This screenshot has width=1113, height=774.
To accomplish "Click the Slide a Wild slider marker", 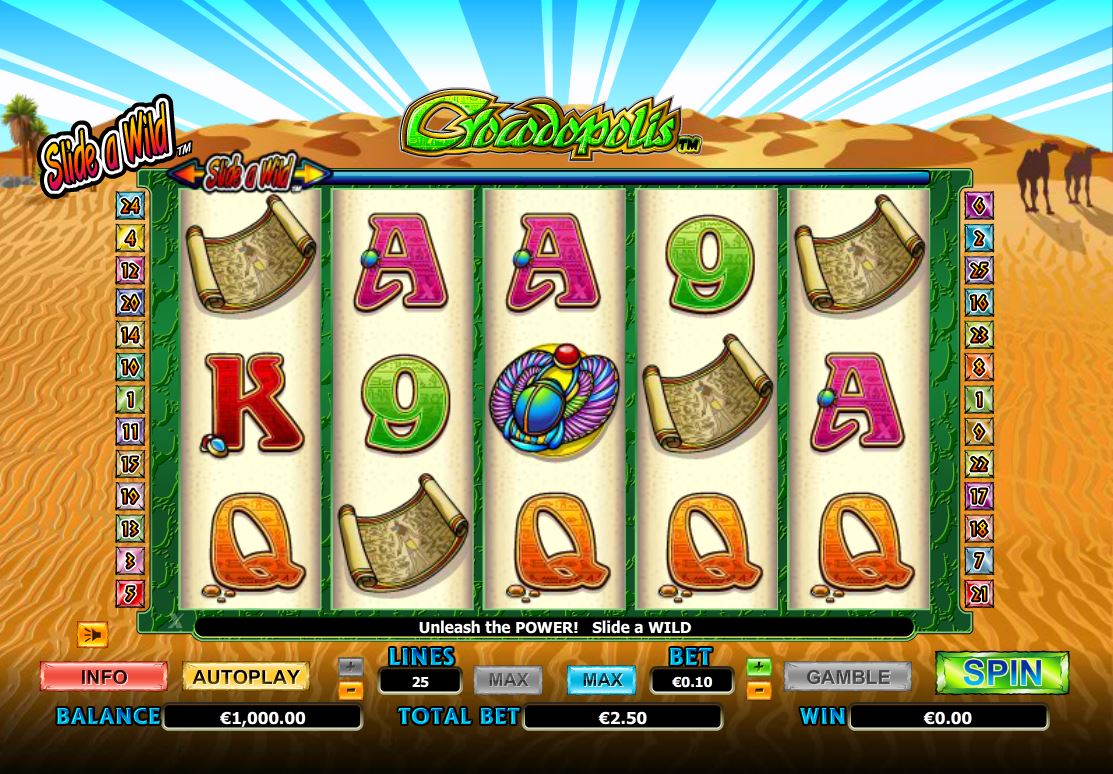I will tap(249, 174).
